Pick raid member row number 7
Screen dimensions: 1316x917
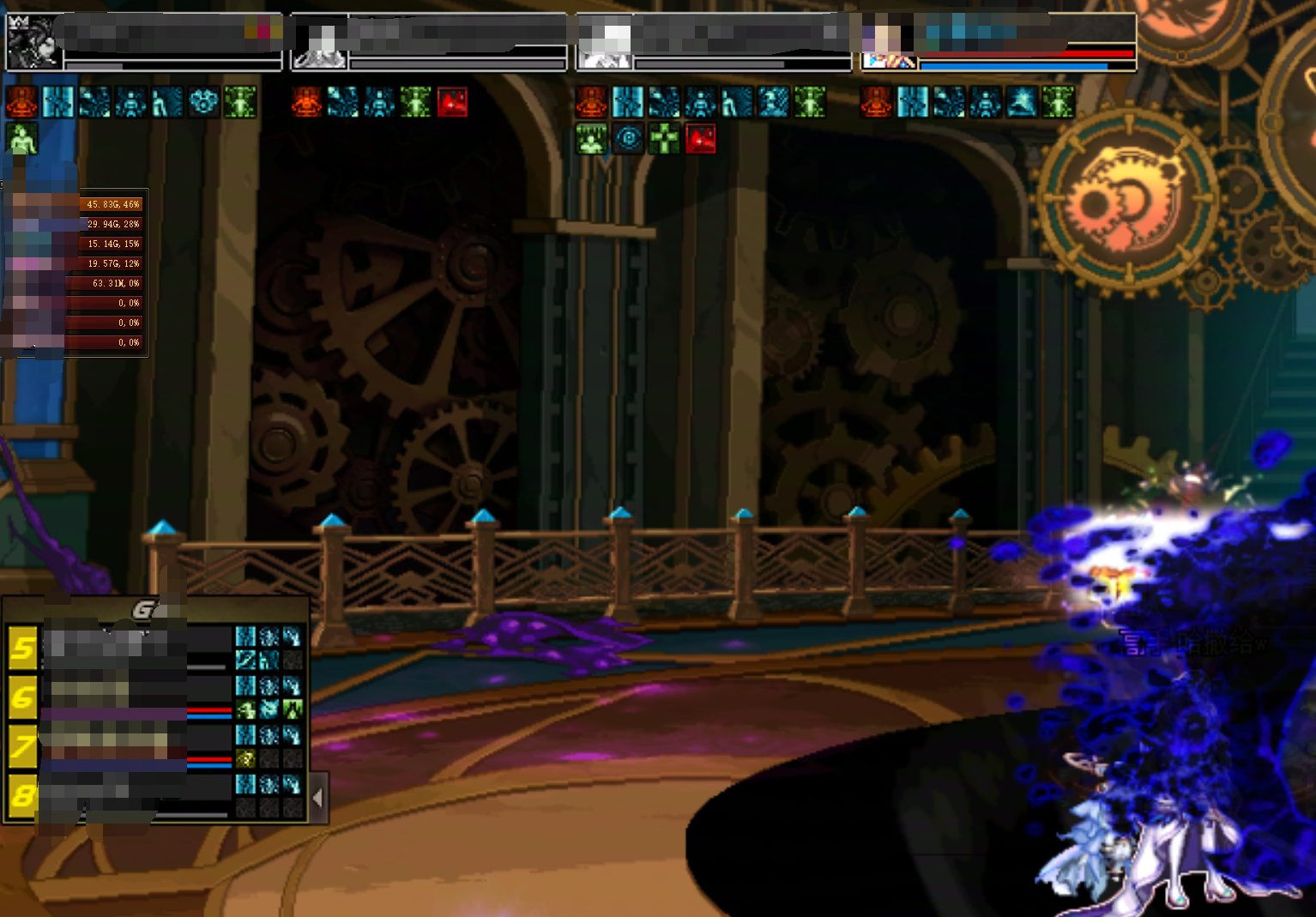point(23,747)
